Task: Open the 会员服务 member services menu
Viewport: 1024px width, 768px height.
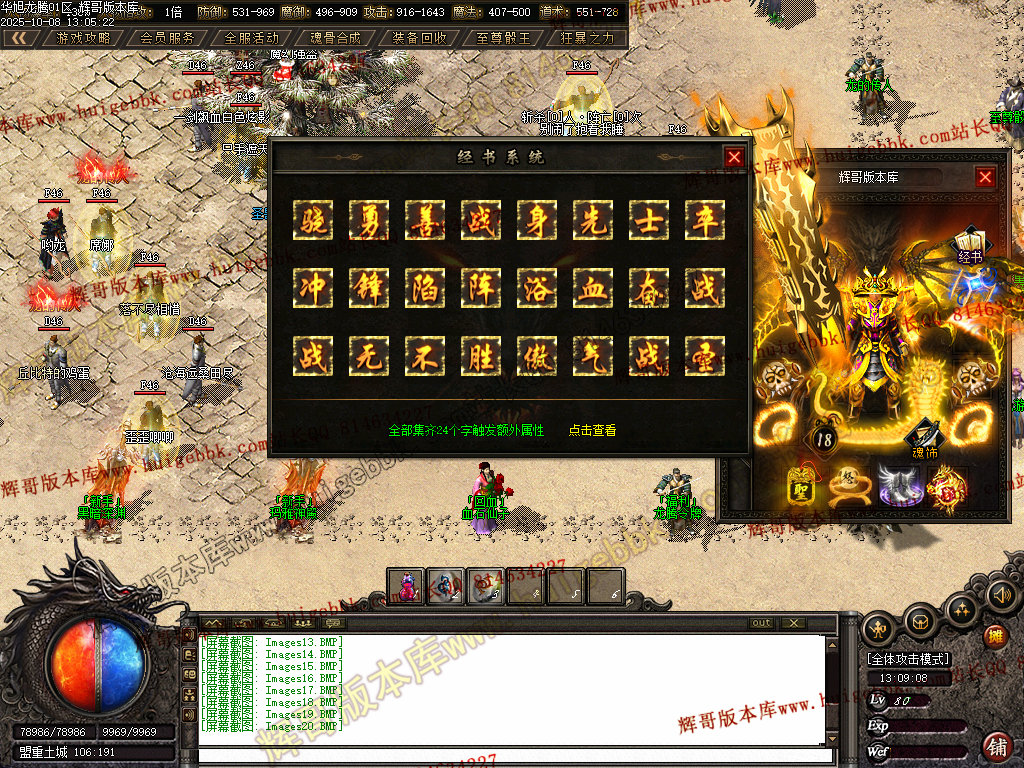Action: coord(167,38)
